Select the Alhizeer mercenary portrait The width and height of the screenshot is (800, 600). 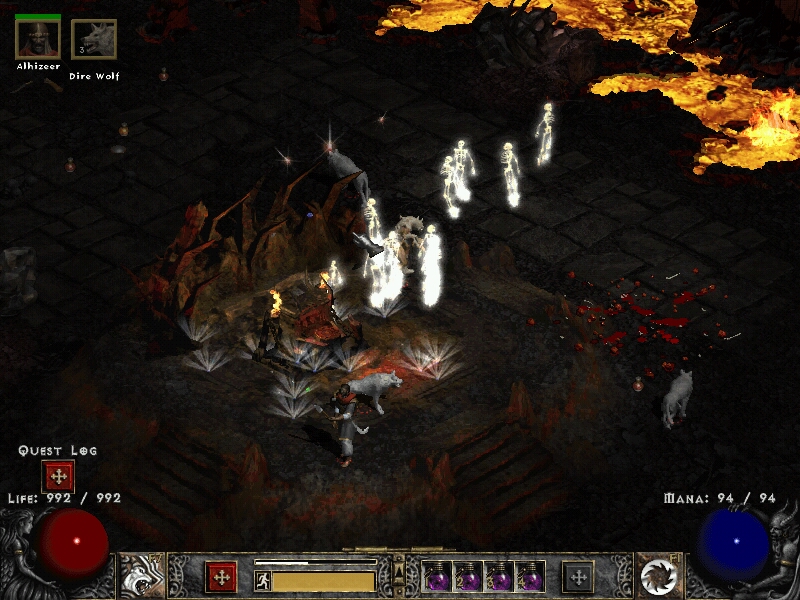point(38,39)
